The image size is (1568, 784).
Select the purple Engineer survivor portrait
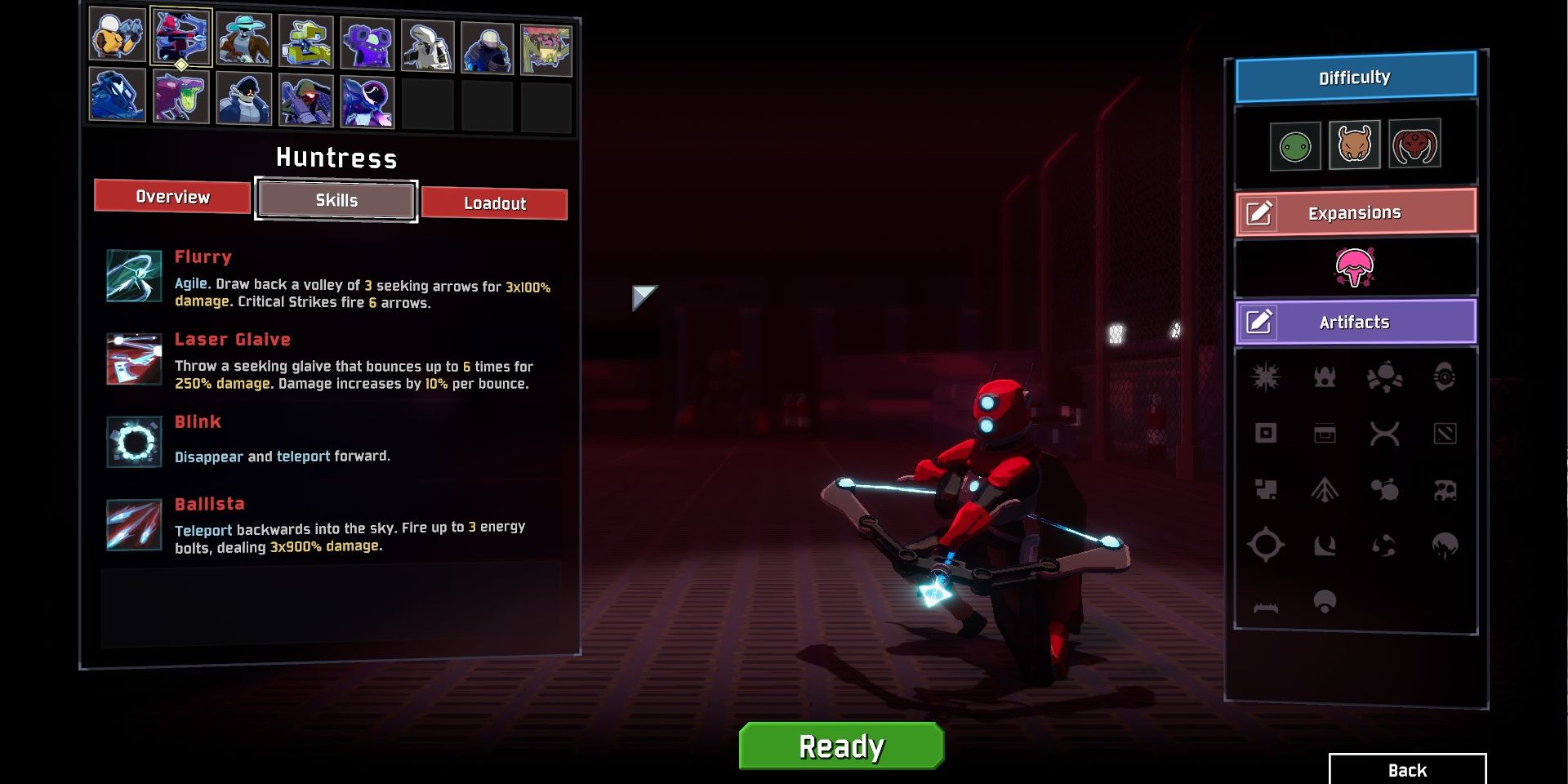coord(367,44)
